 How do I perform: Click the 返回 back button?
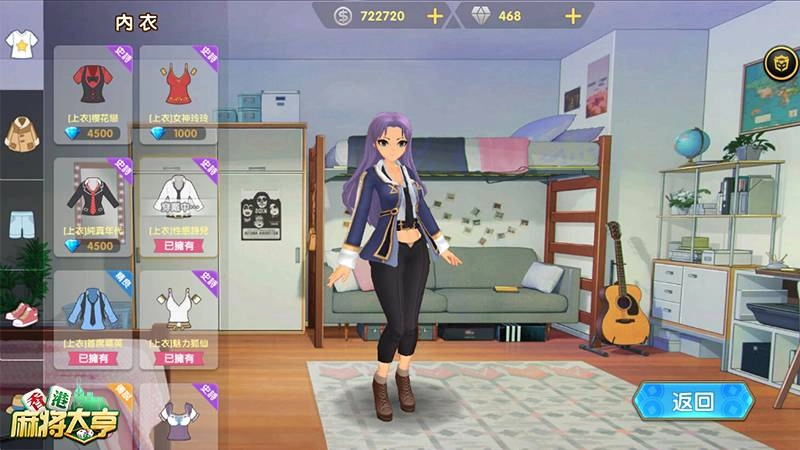(x=692, y=402)
